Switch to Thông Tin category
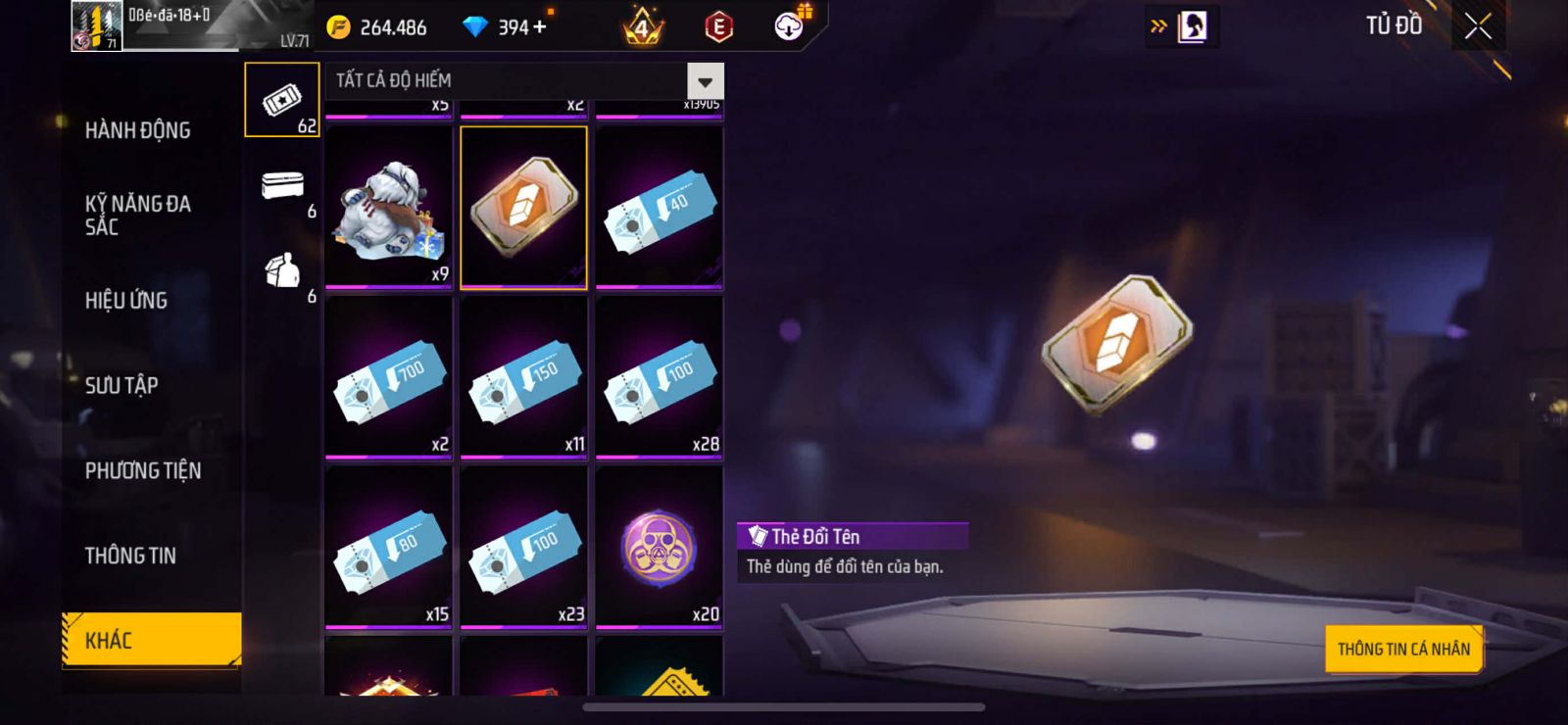The image size is (1568, 725). 130,556
